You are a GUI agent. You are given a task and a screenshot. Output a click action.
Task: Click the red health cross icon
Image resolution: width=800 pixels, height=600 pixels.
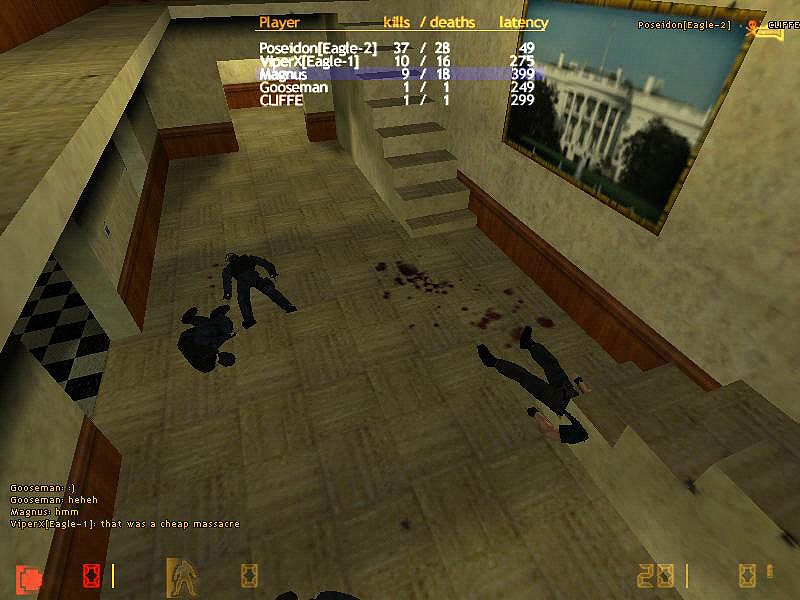pos(30,577)
